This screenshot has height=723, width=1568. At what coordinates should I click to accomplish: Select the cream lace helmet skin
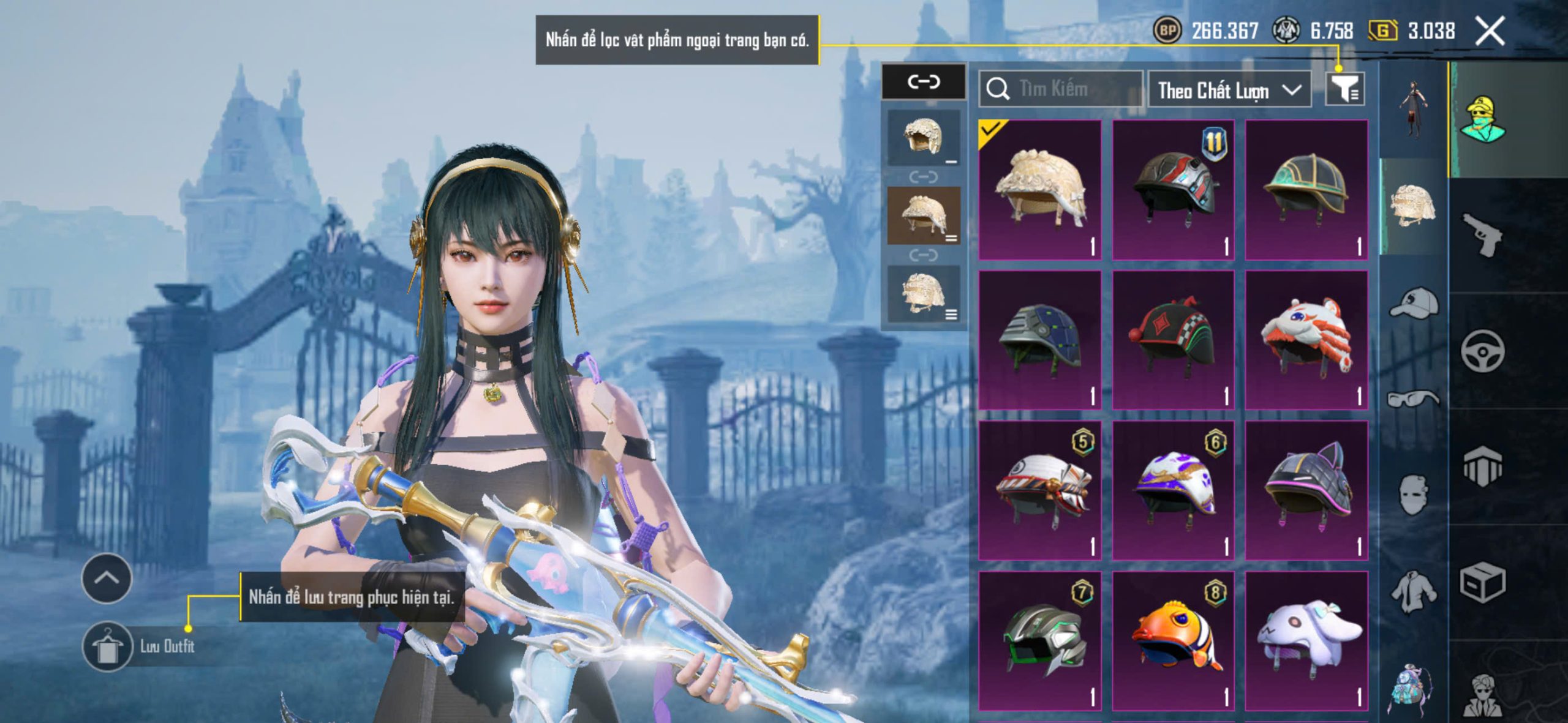click(x=1039, y=190)
